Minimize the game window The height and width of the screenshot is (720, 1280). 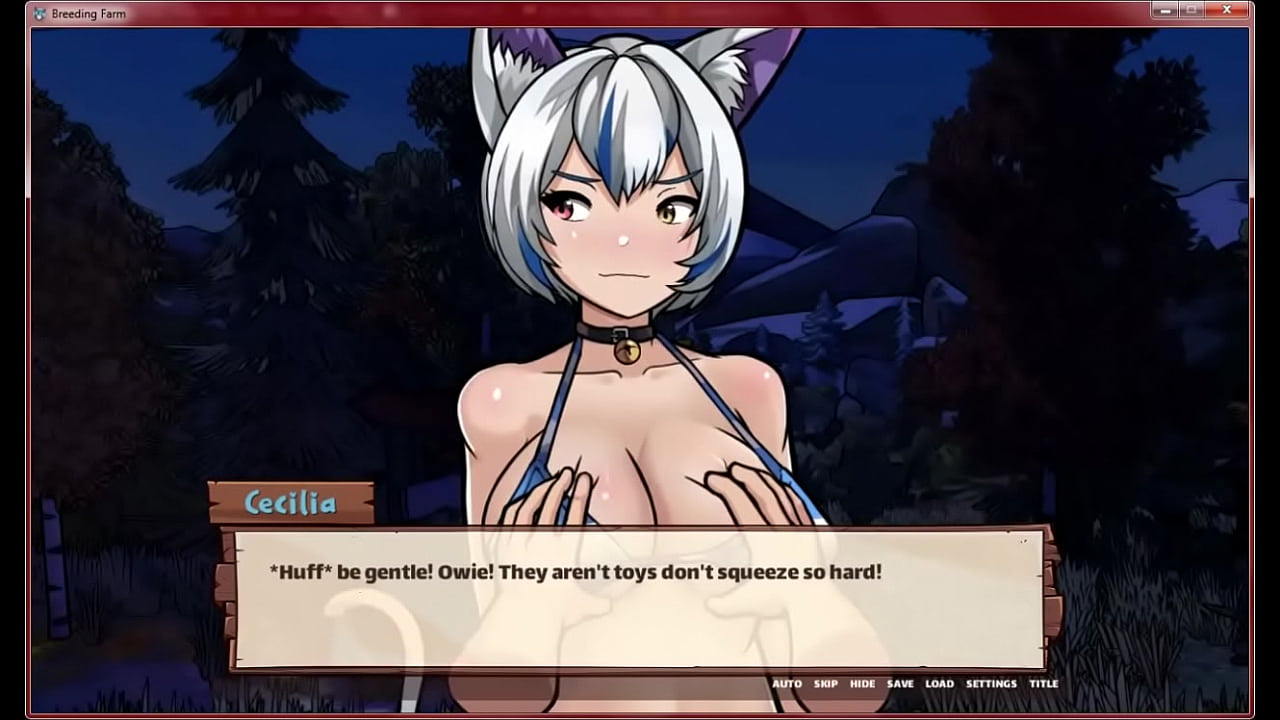coord(1166,10)
